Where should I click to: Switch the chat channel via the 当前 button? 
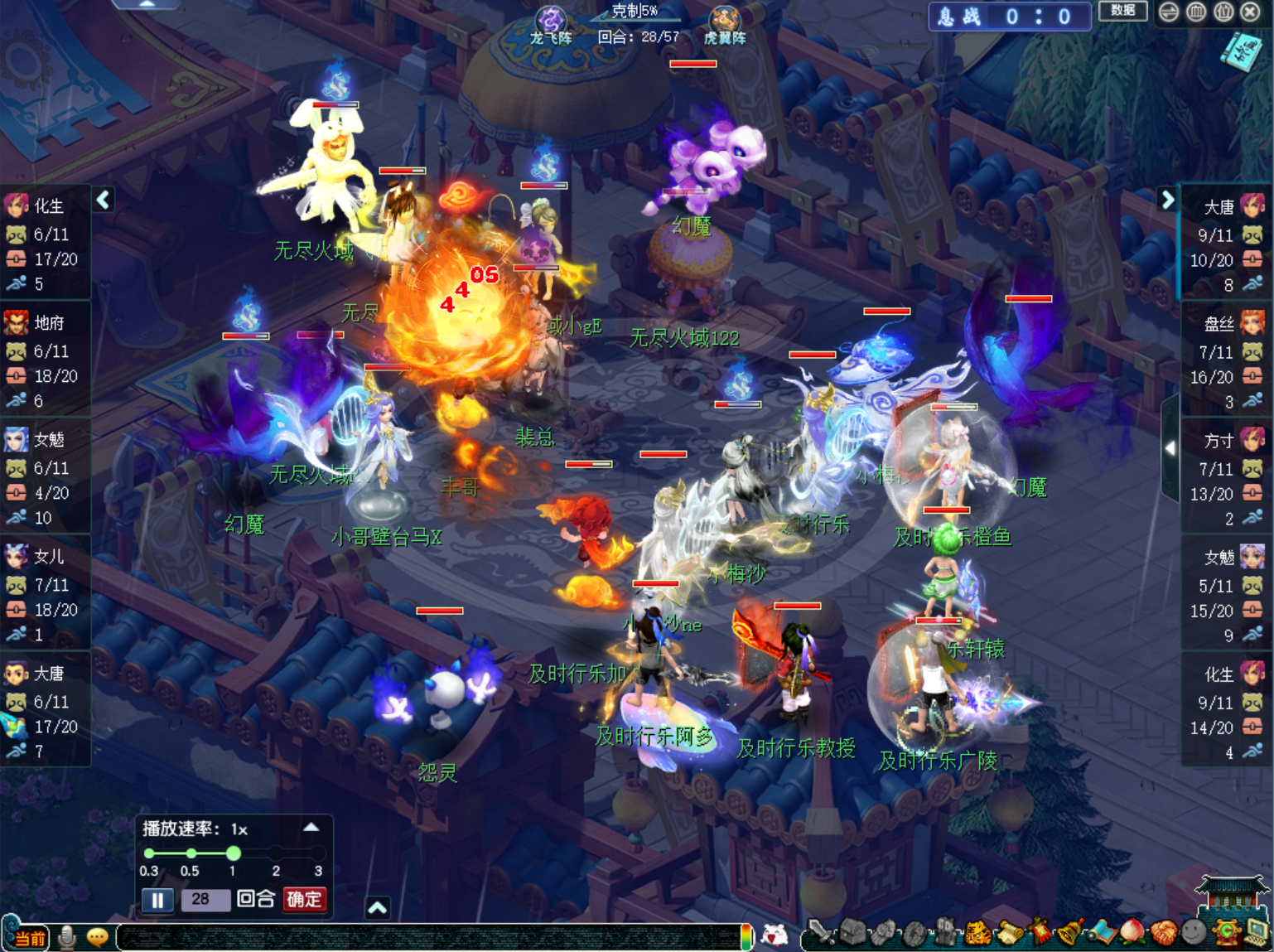(27, 937)
